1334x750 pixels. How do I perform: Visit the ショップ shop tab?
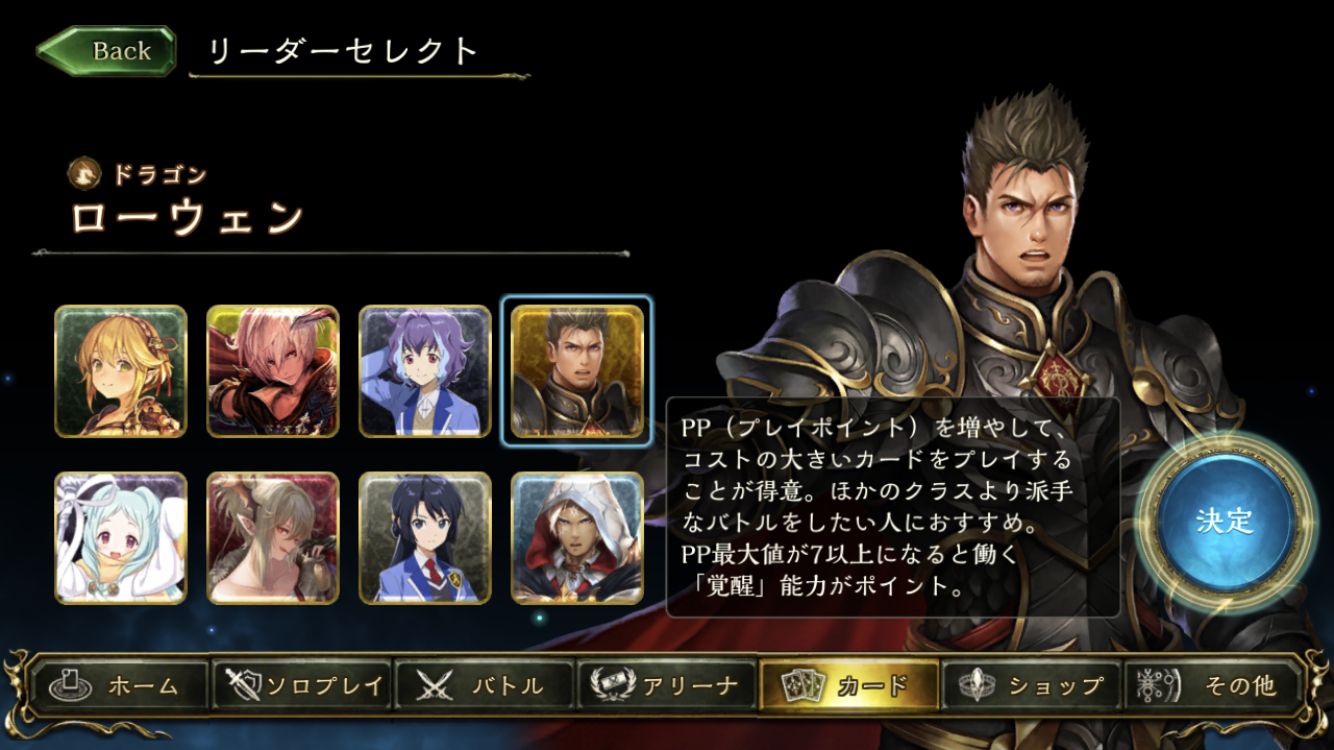pyautogui.click(x=1032, y=686)
